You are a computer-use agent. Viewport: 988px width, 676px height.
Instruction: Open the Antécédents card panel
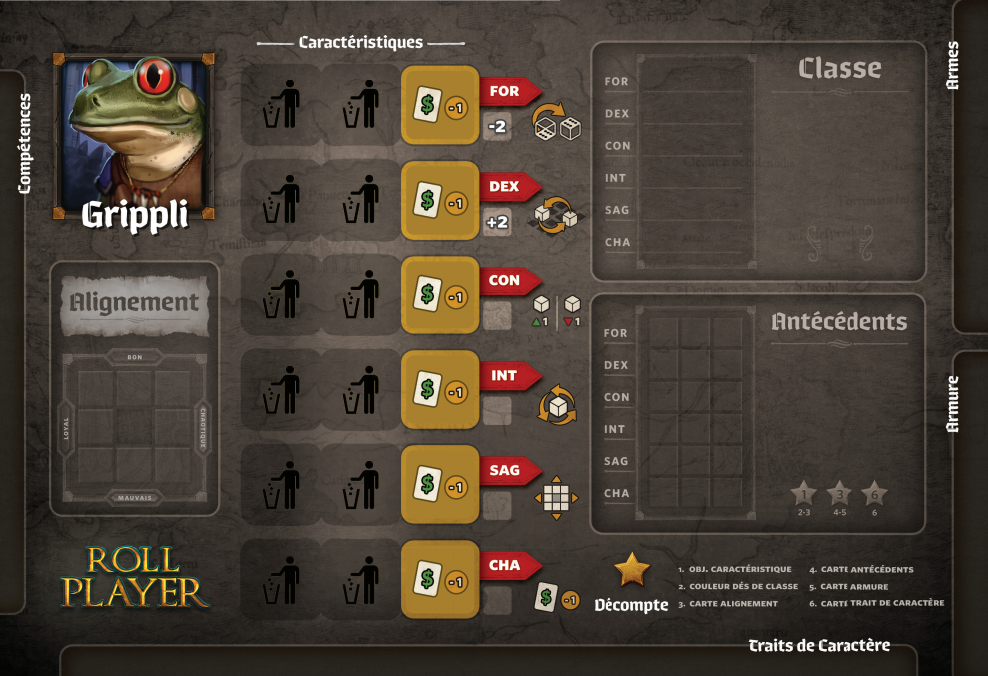[839, 322]
